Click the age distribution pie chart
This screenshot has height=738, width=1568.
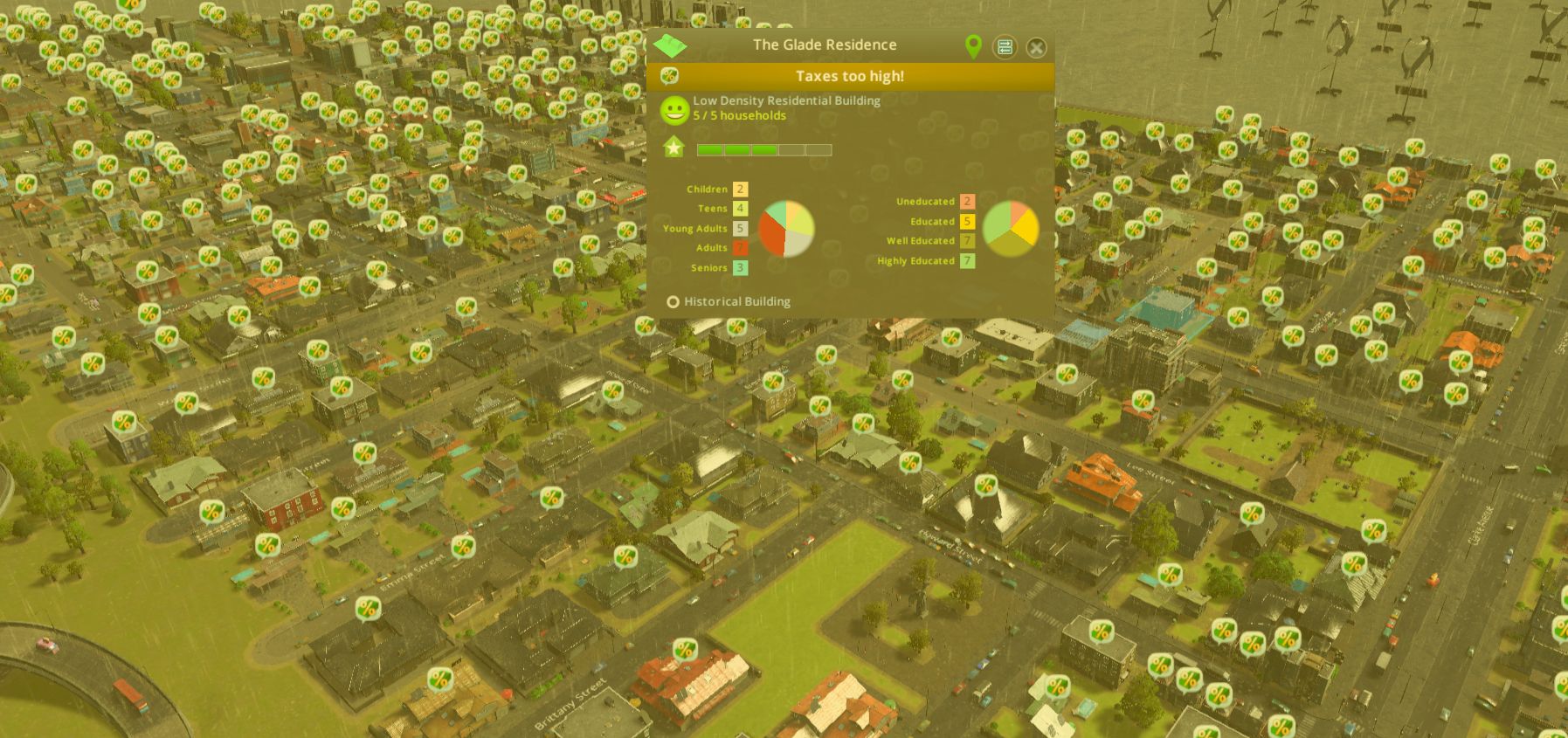[x=784, y=231]
